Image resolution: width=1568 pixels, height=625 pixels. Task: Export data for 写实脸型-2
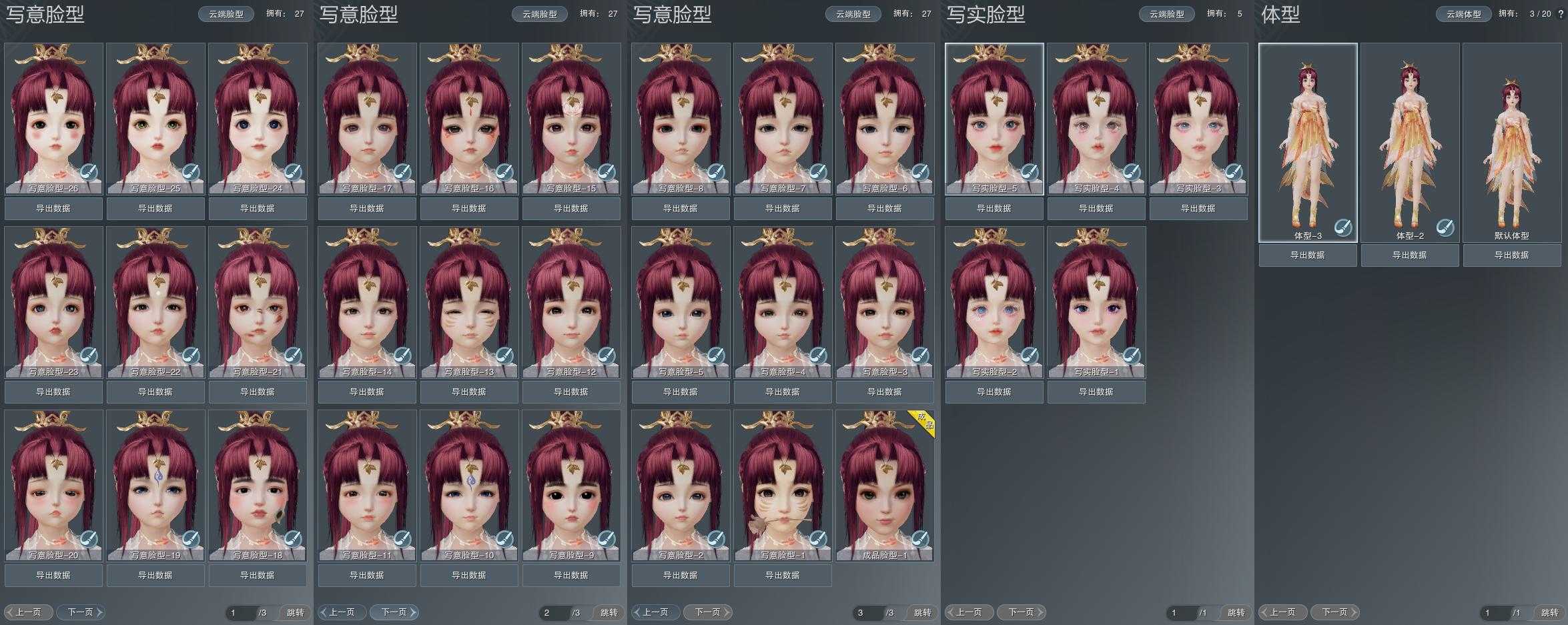994,392
